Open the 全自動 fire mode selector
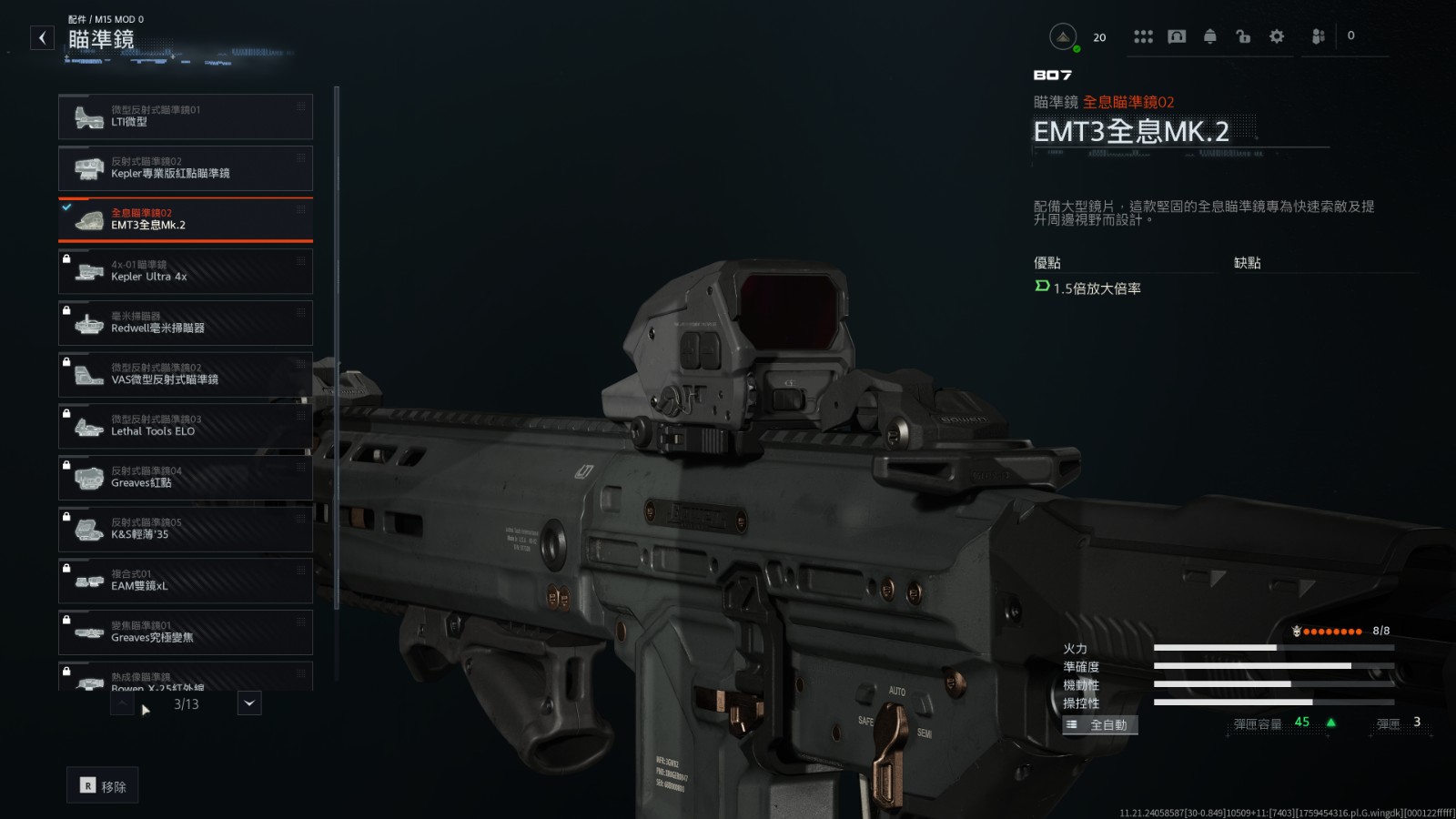Screen dimensions: 1456x819 click(x=1099, y=724)
